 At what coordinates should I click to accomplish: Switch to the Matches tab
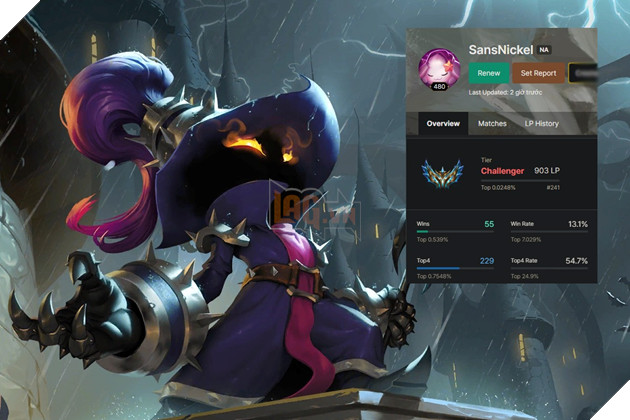tap(491, 124)
